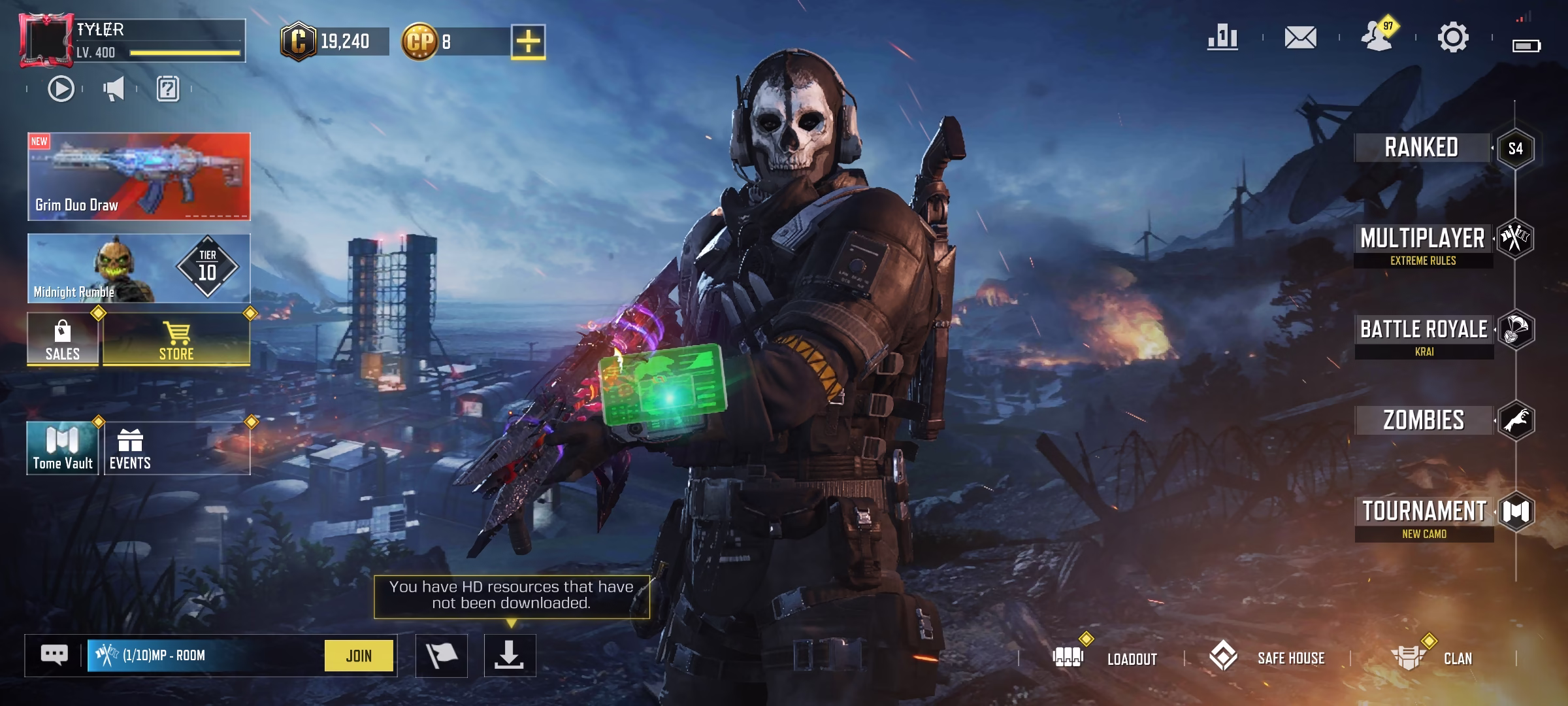Image resolution: width=1568 pixels, height=706 pixels.
Task: Mute announcements with the speaker icon
Action: click(x=115, y=90)
